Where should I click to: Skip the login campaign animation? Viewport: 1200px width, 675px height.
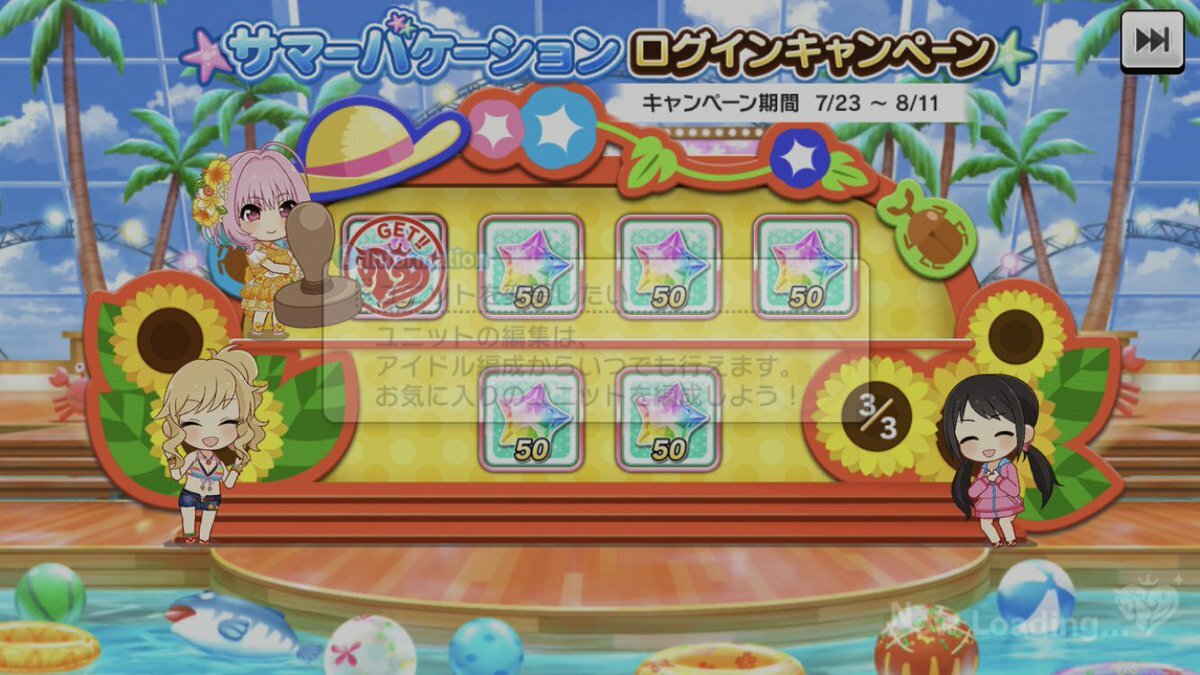tap(1152, 42)
